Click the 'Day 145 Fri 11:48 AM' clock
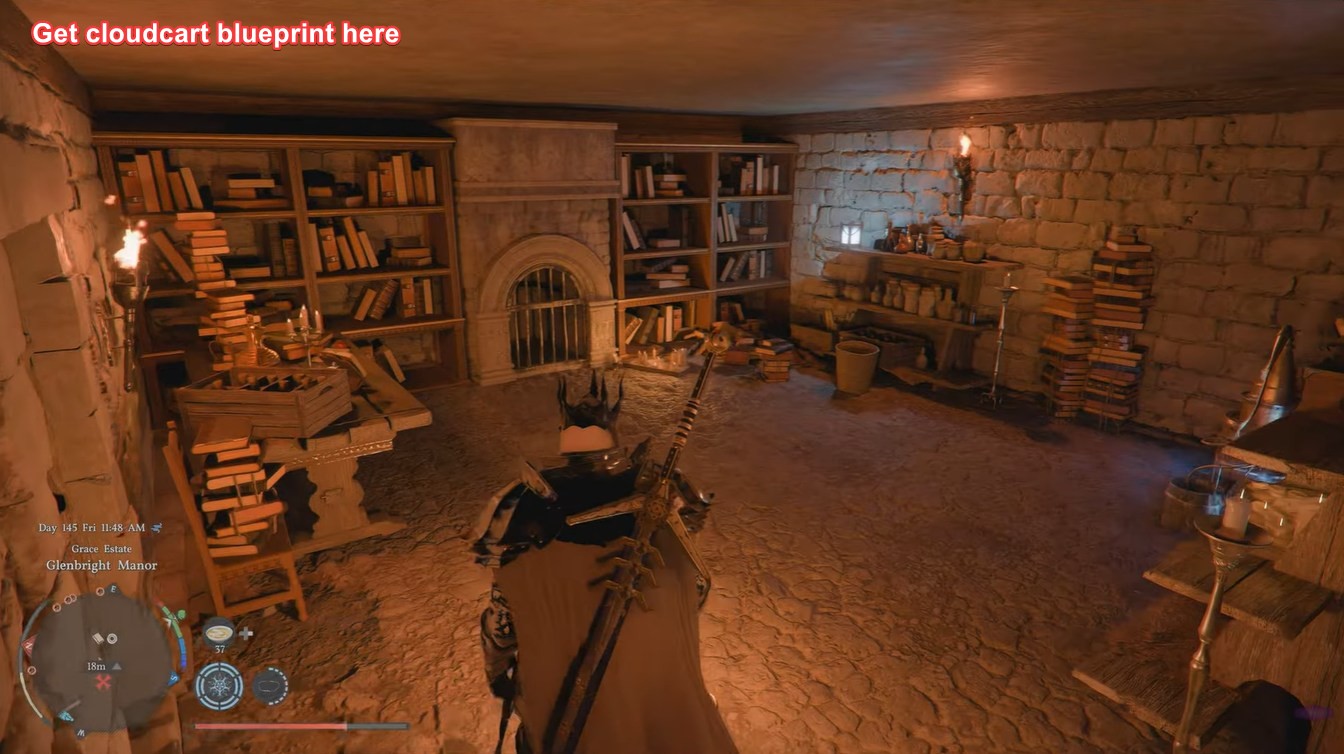 coord(91,528)
